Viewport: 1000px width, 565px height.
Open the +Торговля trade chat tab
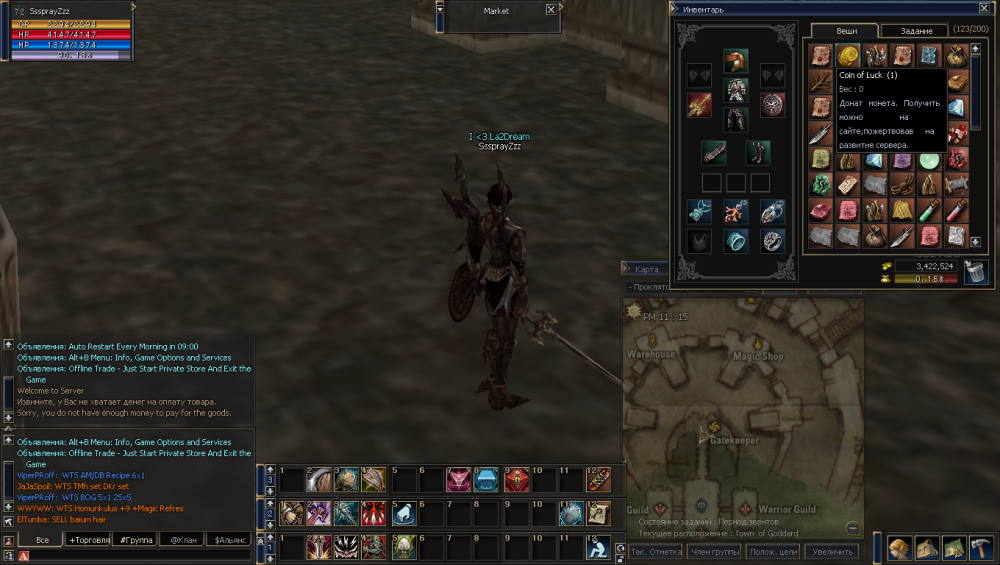click(x=88, y=540)
